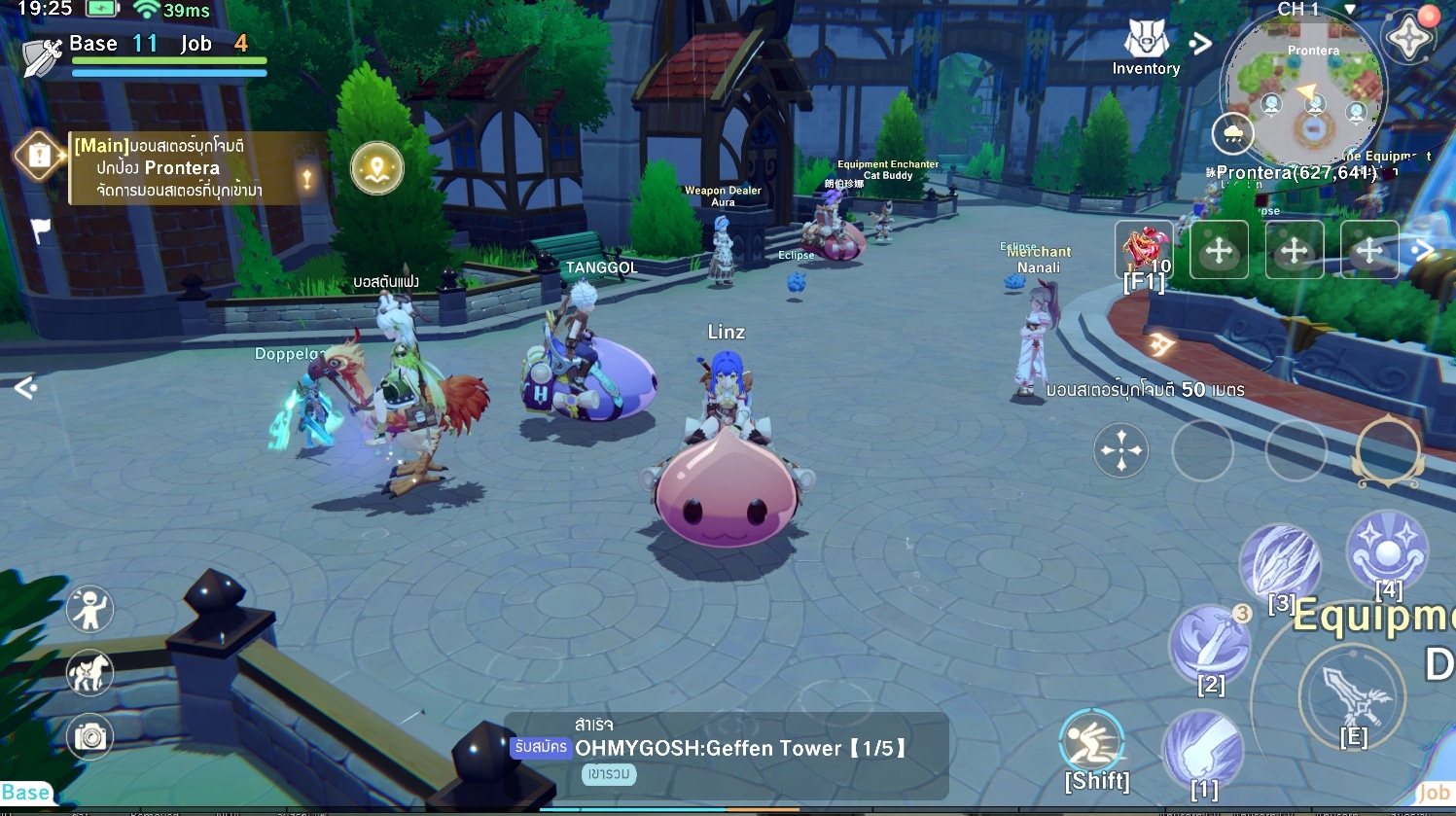Image resolution: width=1456 pixels, height=816 pixels.
Task: Open the camera screenshot button
Action: point(89,737)
